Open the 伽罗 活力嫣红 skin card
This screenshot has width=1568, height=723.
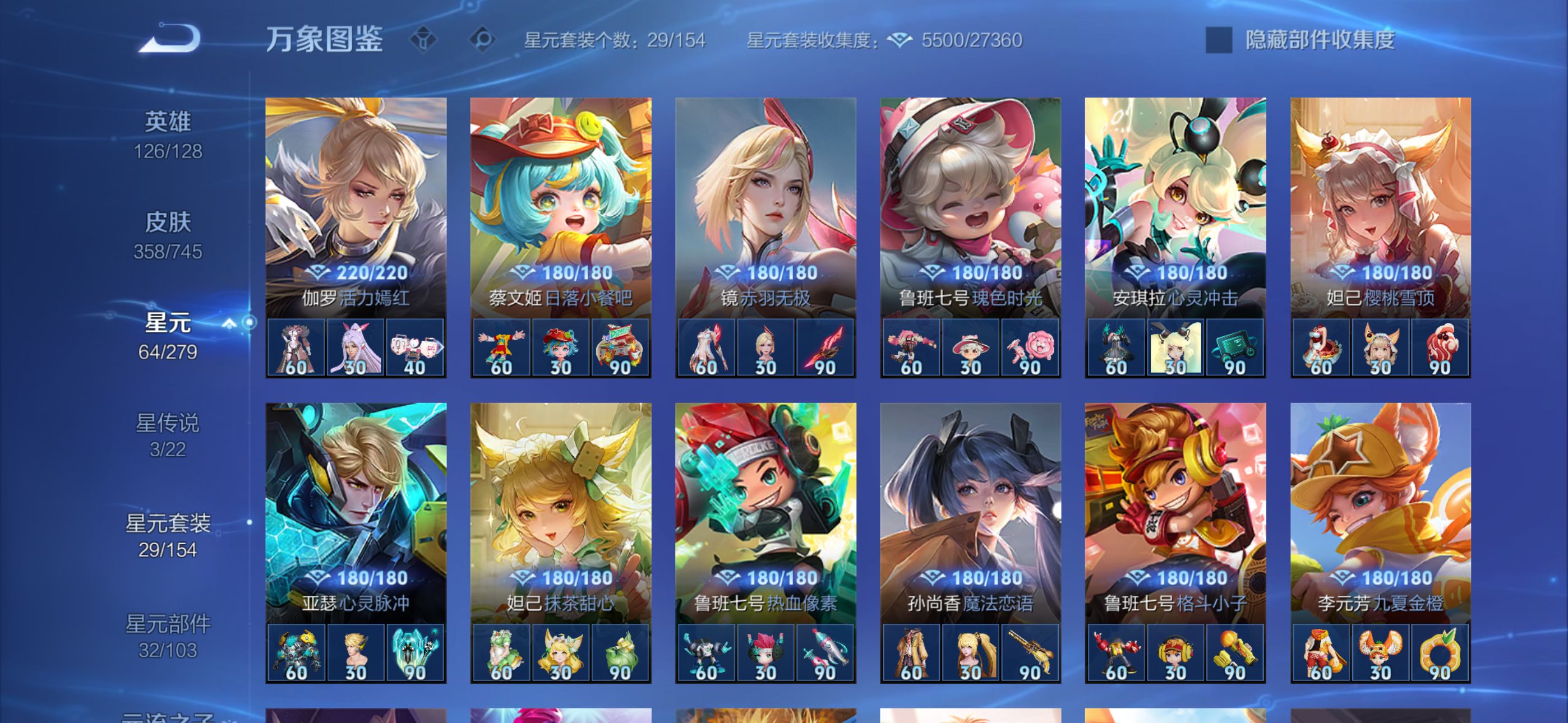point(356,207)
